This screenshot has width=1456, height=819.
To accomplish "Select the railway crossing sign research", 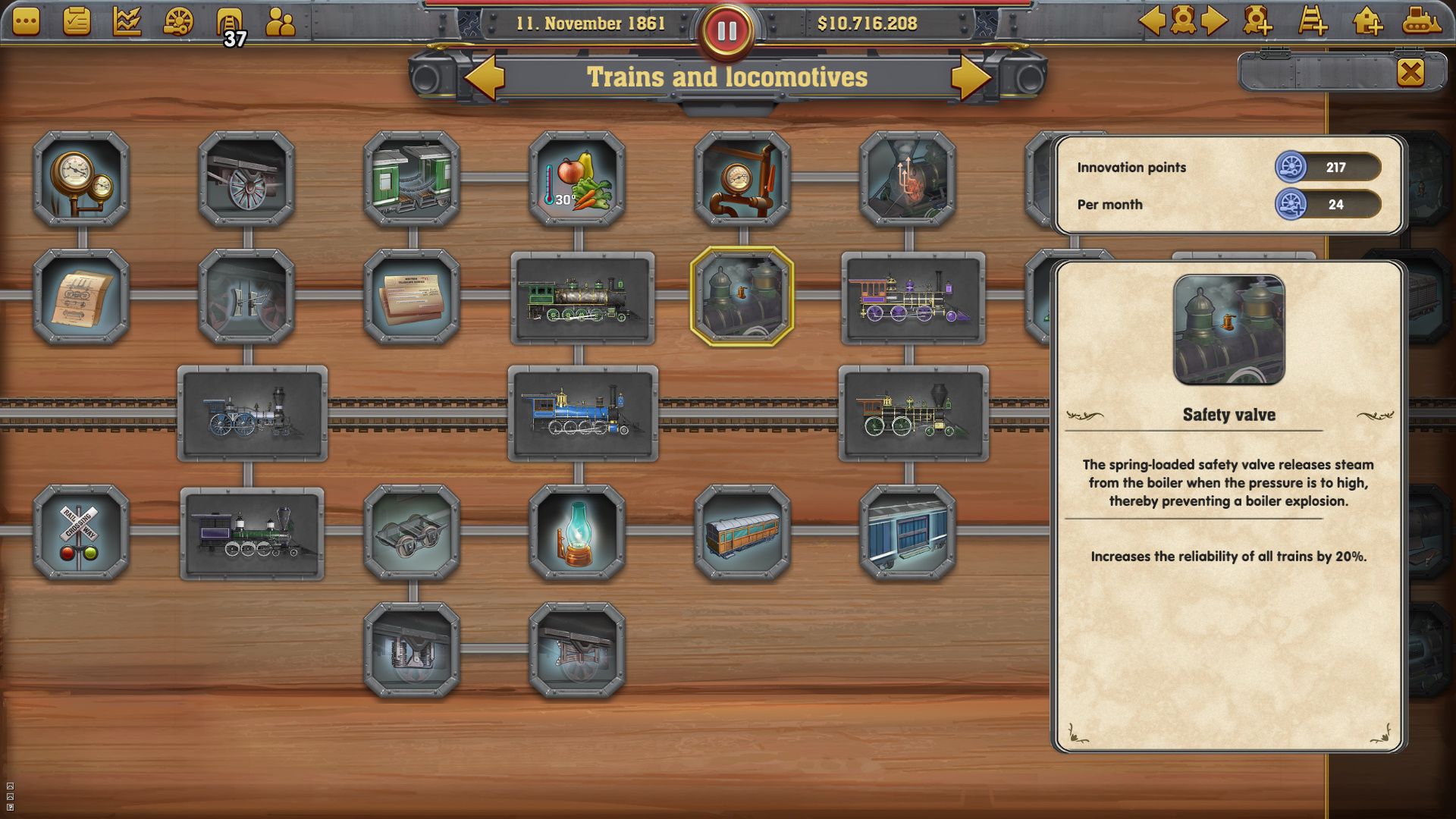I will pyautogui.click(x=81, y=532).
